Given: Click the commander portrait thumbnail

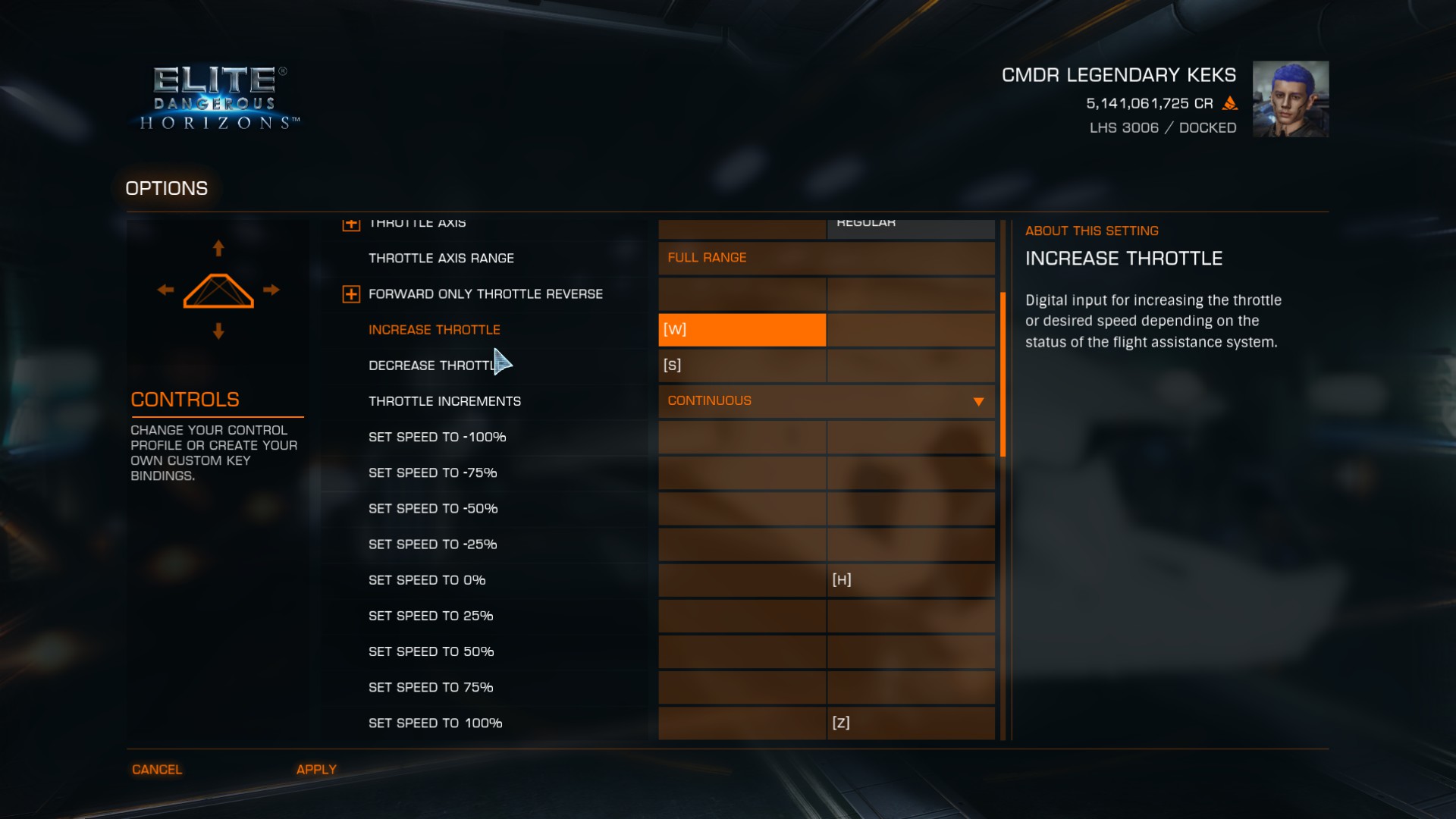Looking at the screenshot, I should click(1290, 99).
